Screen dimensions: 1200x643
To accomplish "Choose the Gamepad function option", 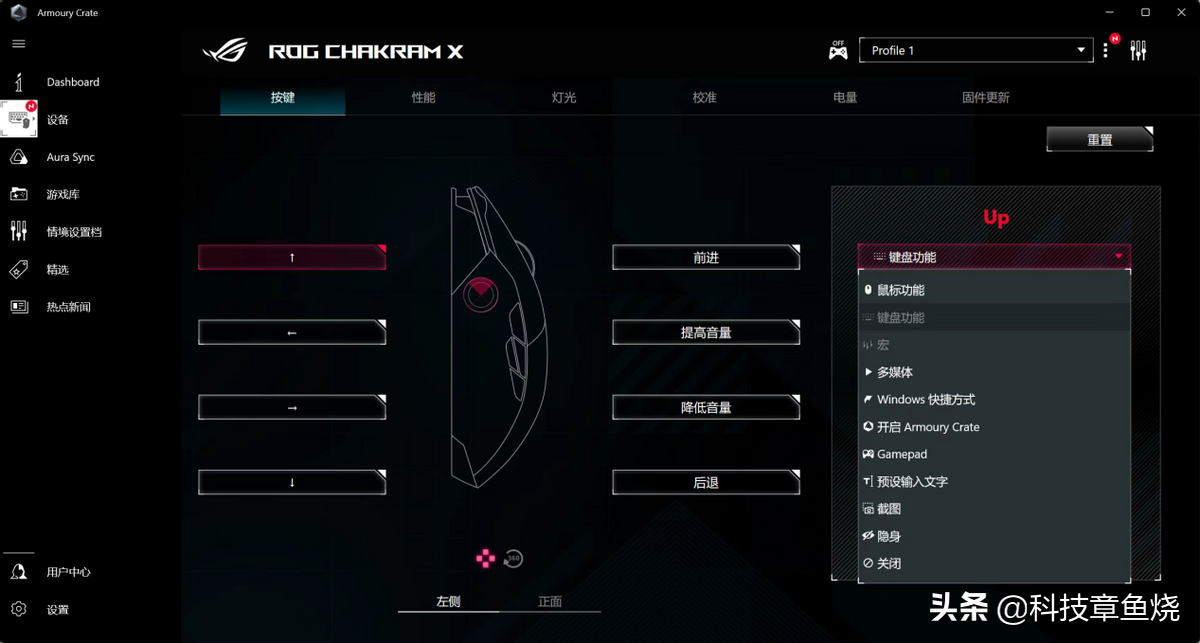I will [901, 454].
